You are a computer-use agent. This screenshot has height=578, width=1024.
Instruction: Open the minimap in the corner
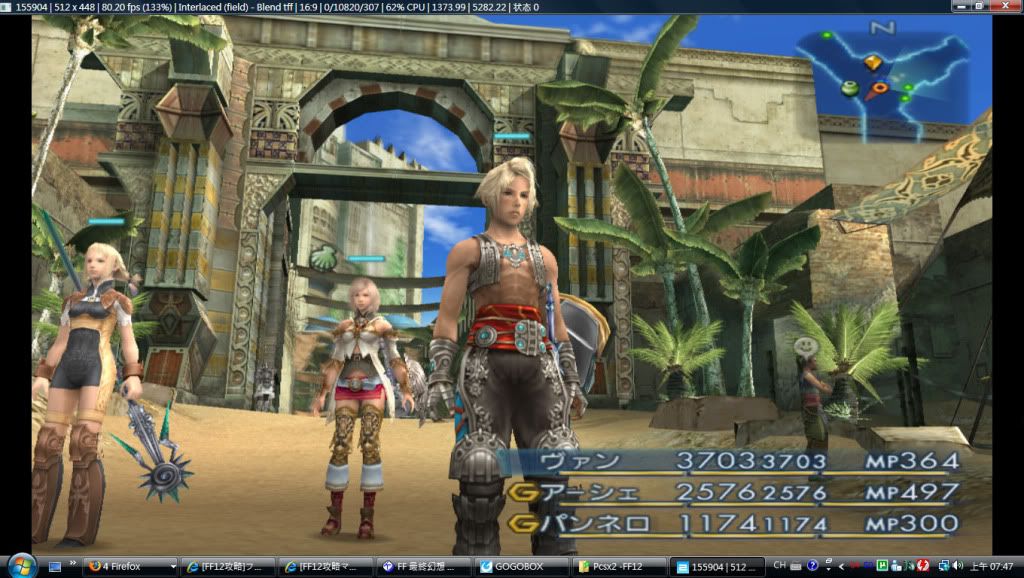880,84
